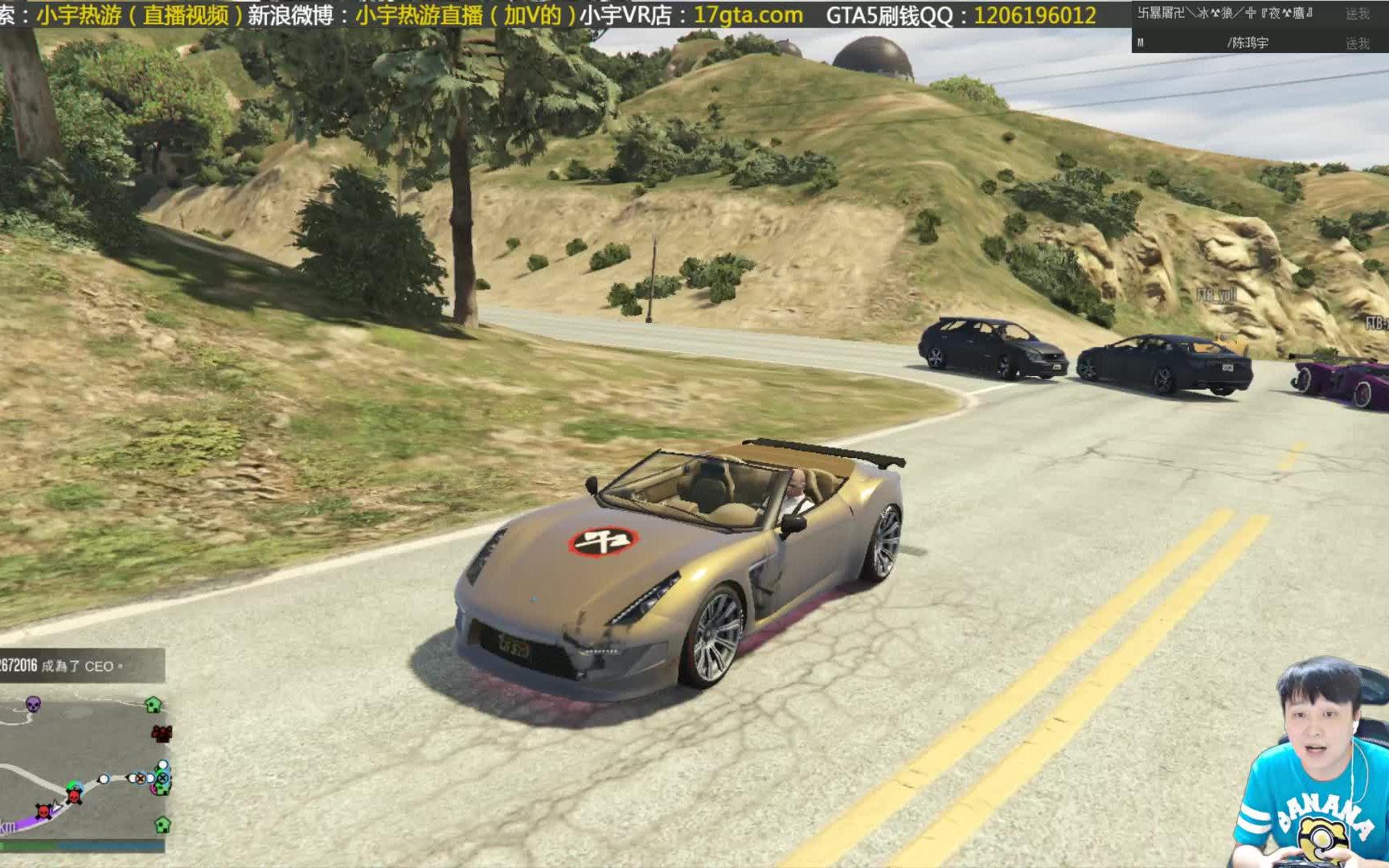Click the lower green house icon on the minimap

(x=162, y=825)
